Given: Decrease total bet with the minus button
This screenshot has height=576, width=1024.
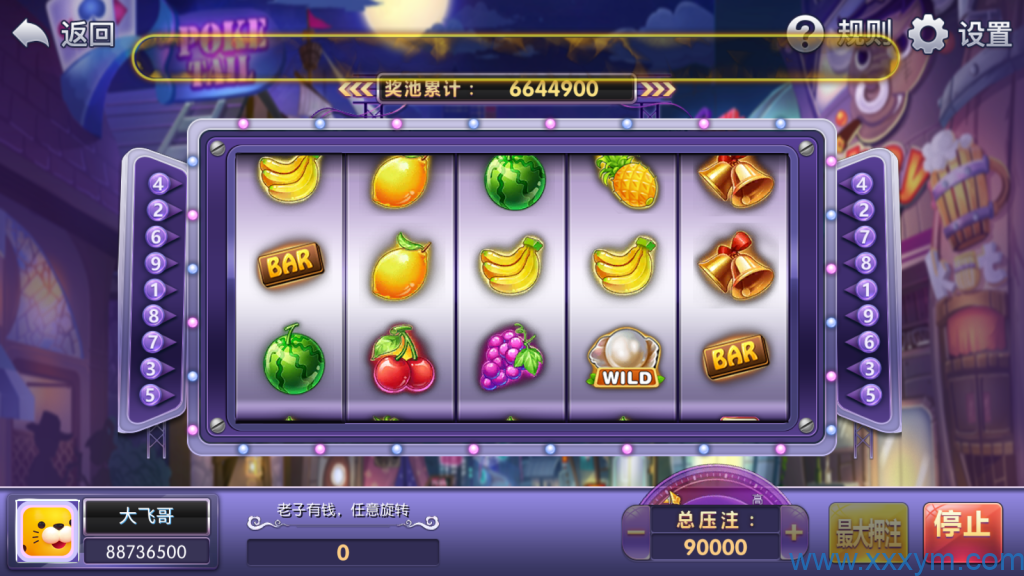Looking at the screenshot, I should (x=637, y=532).
